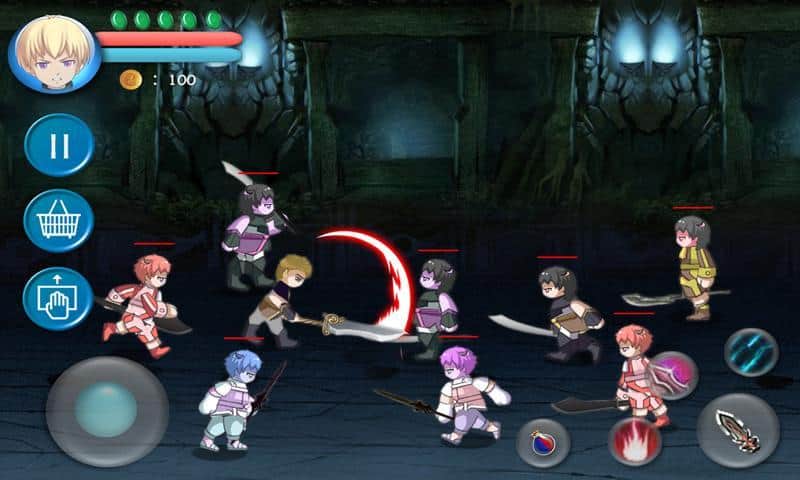Pause the game with the pause button
This screenshot has height=480, width=800.
[59, 145]
